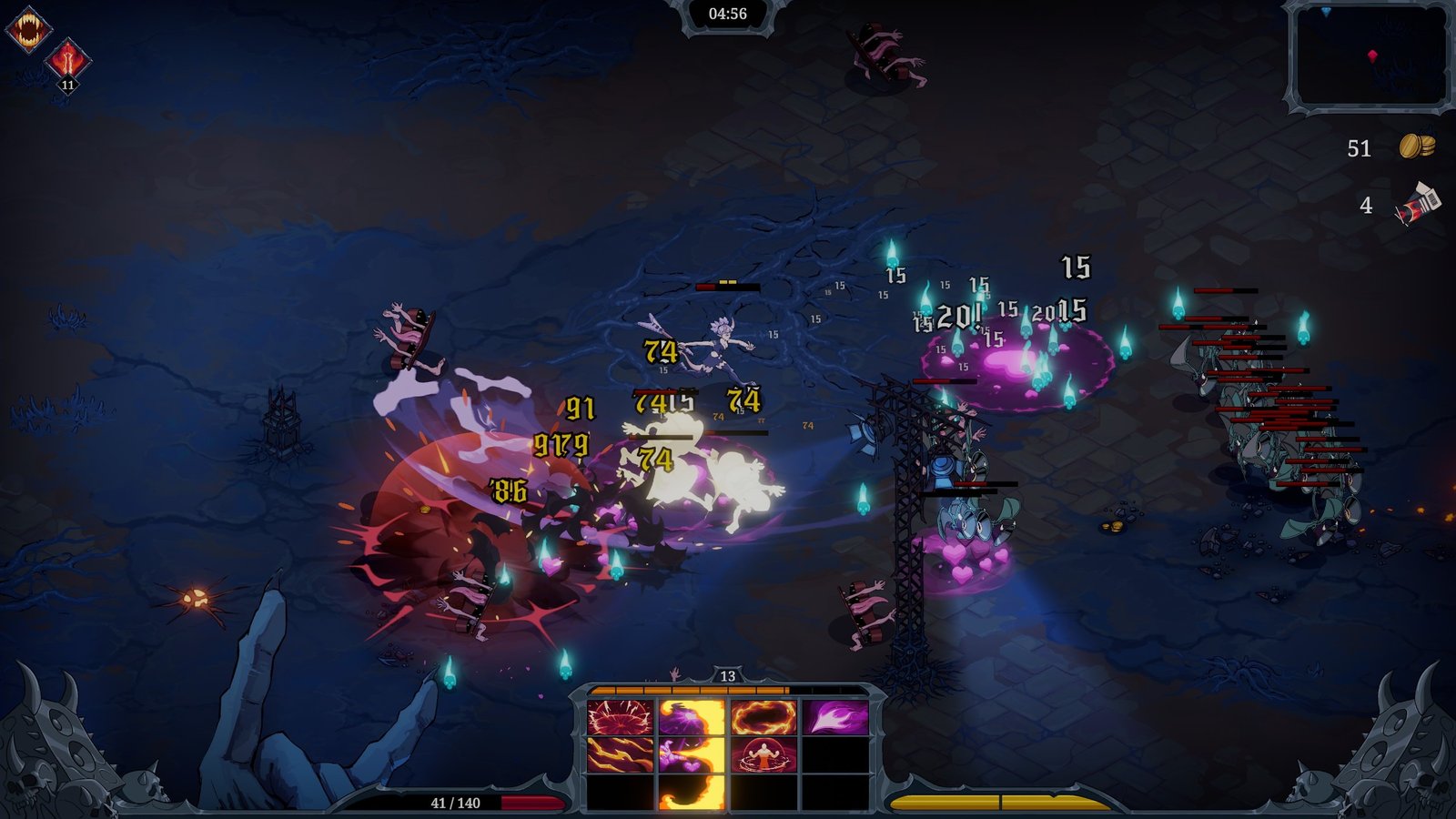Activate the purple heart-blast ability
Screen dimensions: 1456x819
point(691,718)
